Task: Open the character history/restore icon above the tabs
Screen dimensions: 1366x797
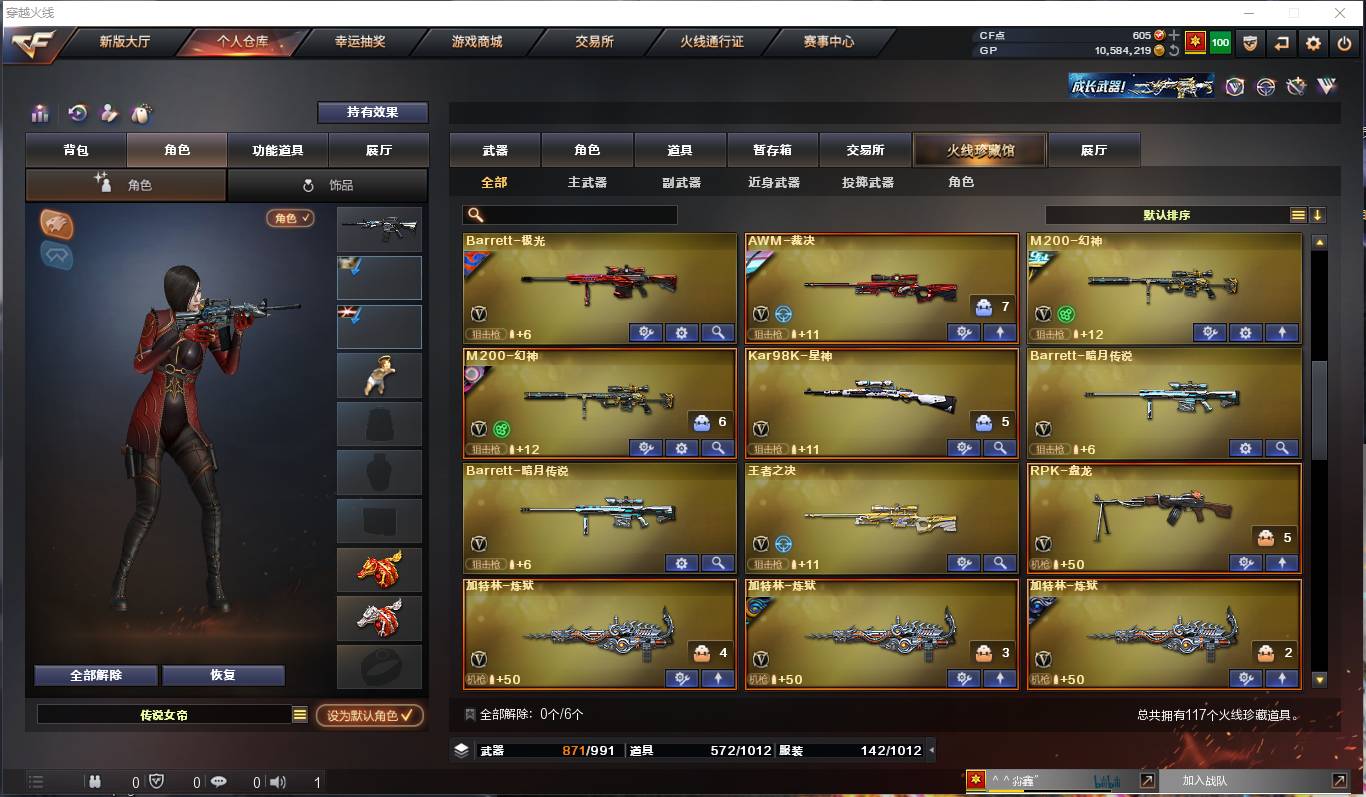Action: [x=77, y=113]
